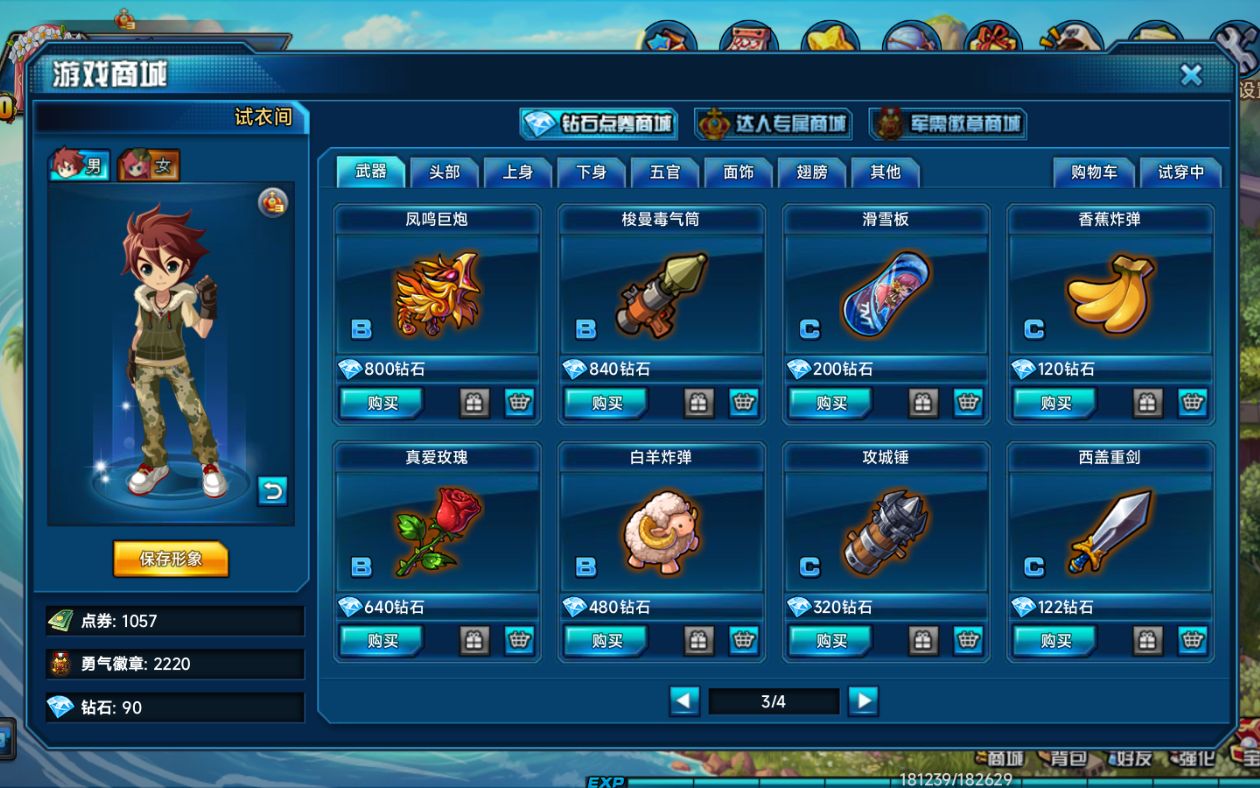Select the female character option
This screenshot has width=1260, height=788.
(x=149, y=166)
